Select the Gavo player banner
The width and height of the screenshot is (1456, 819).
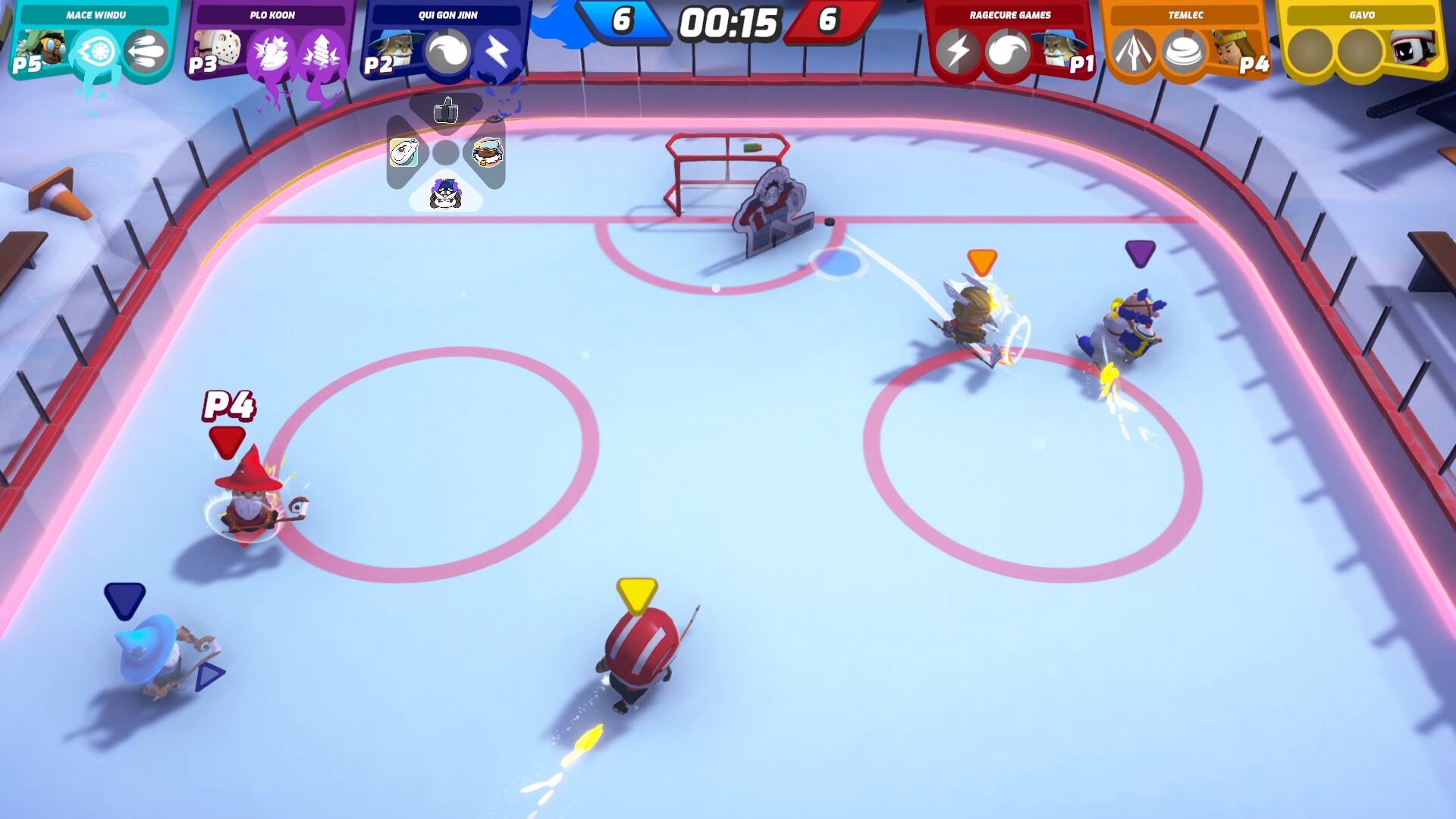point(1363,14)
